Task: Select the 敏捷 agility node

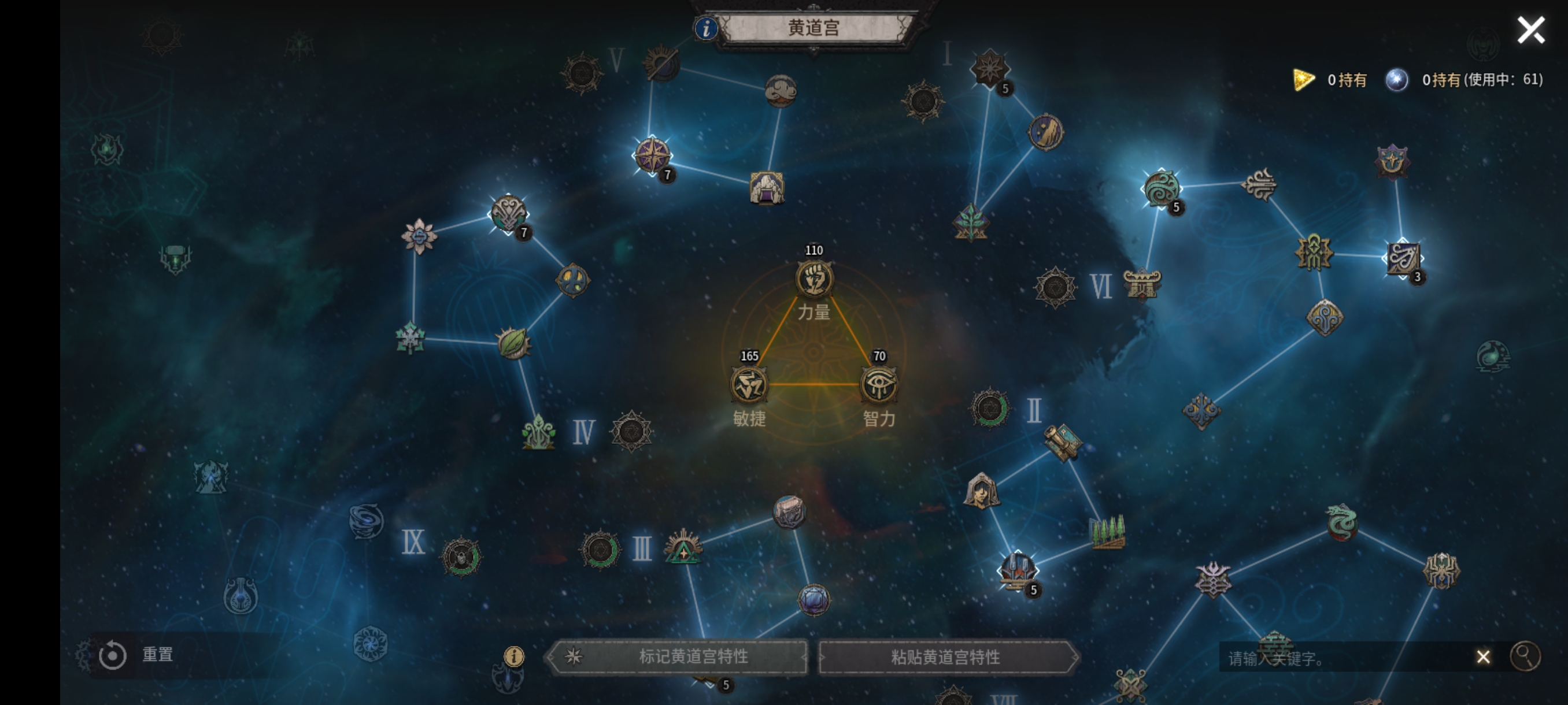Action: pos(749,385)
